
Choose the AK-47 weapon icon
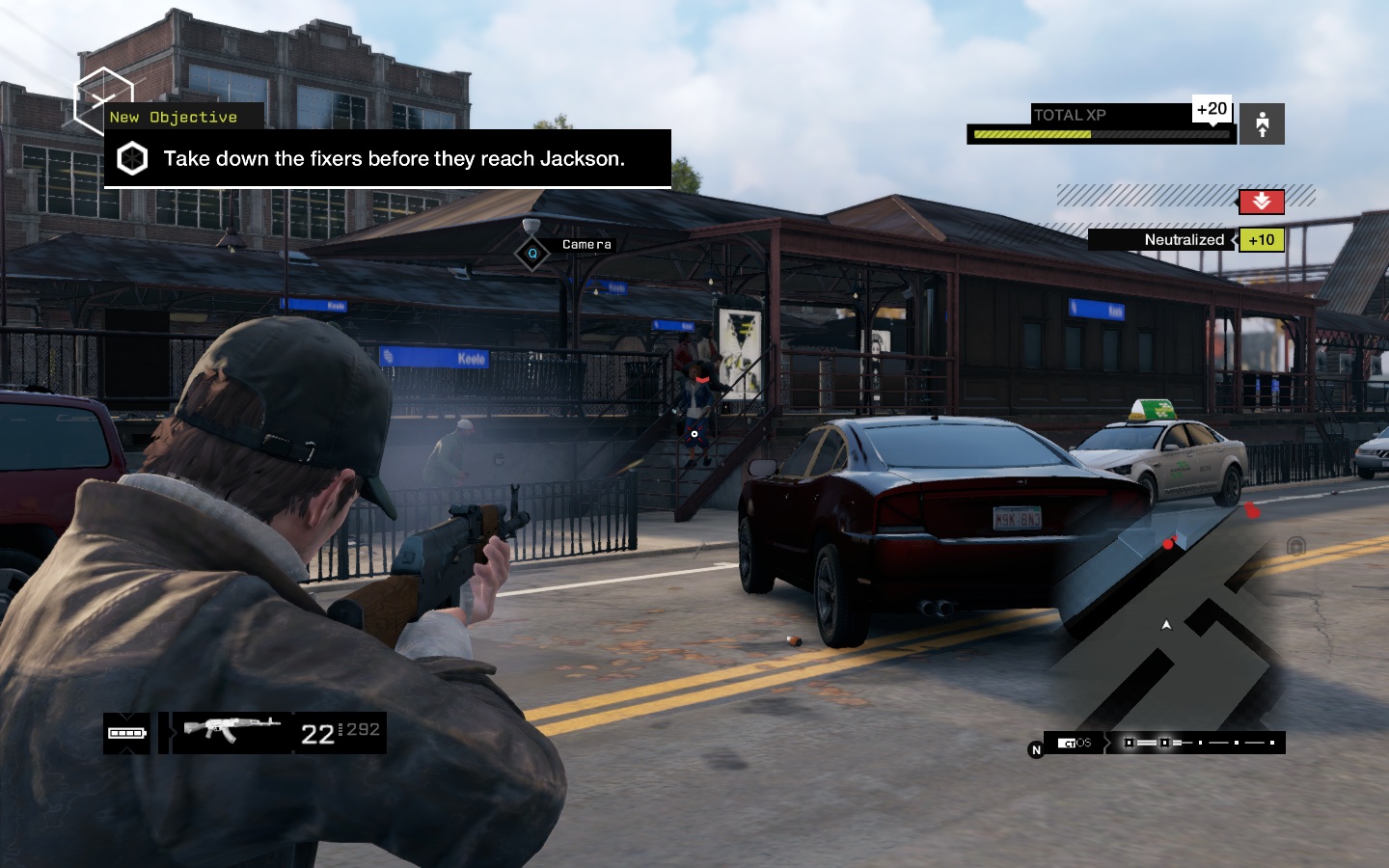tap(231, 729)
